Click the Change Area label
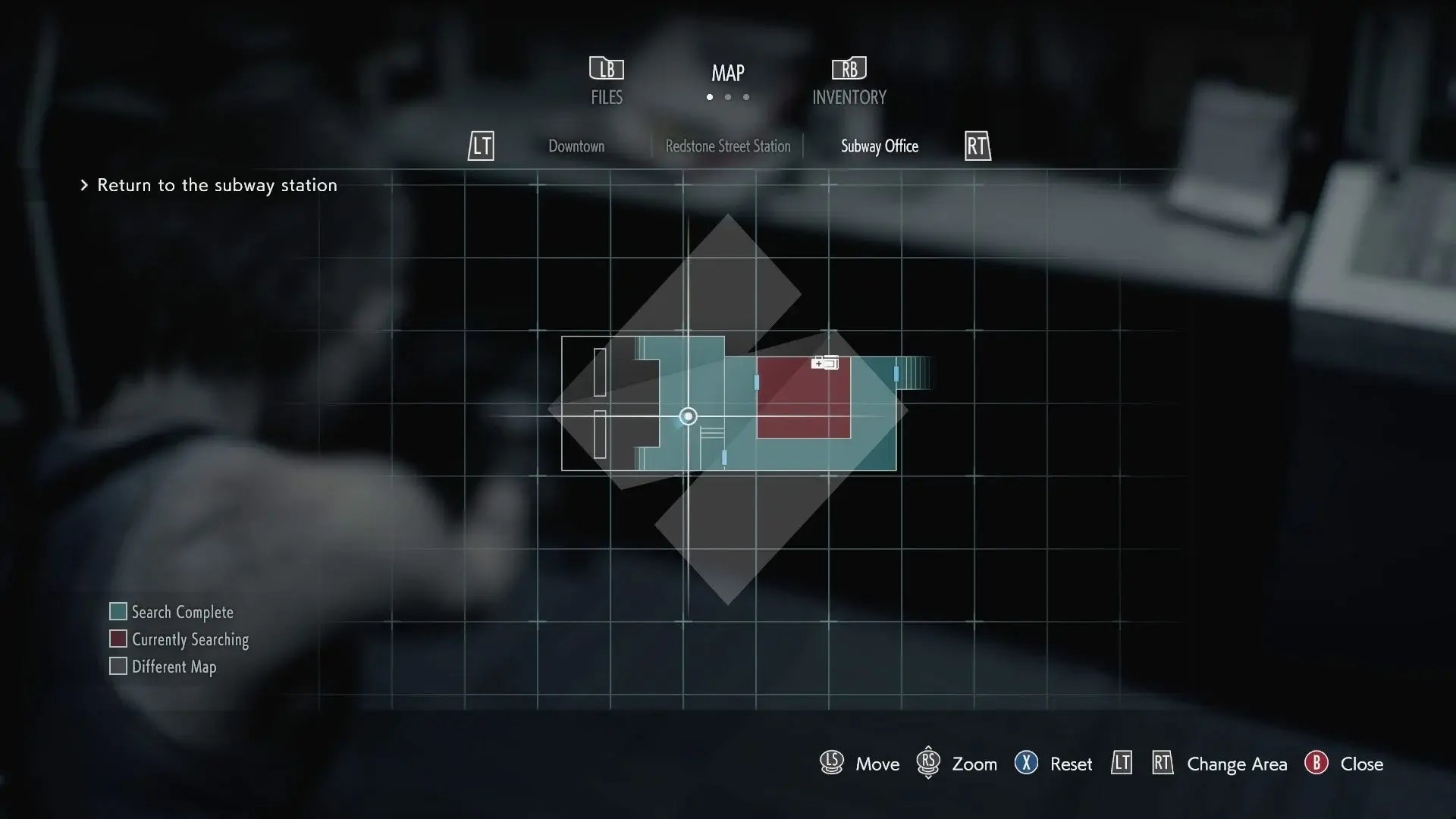This screenshot has height=819, width=1456. [1237, 764]
